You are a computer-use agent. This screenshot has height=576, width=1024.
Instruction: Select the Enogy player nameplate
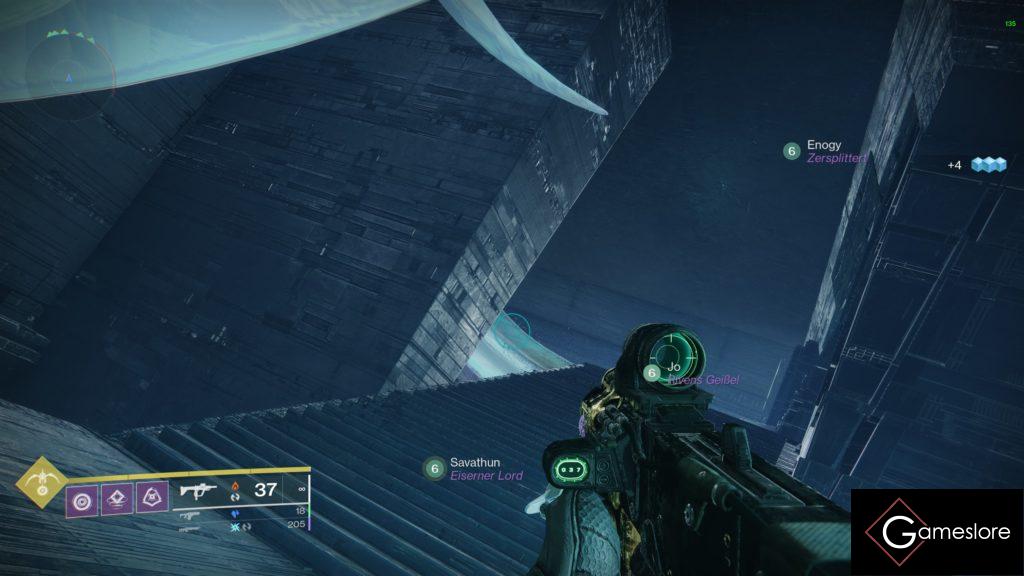pos(826,151)
